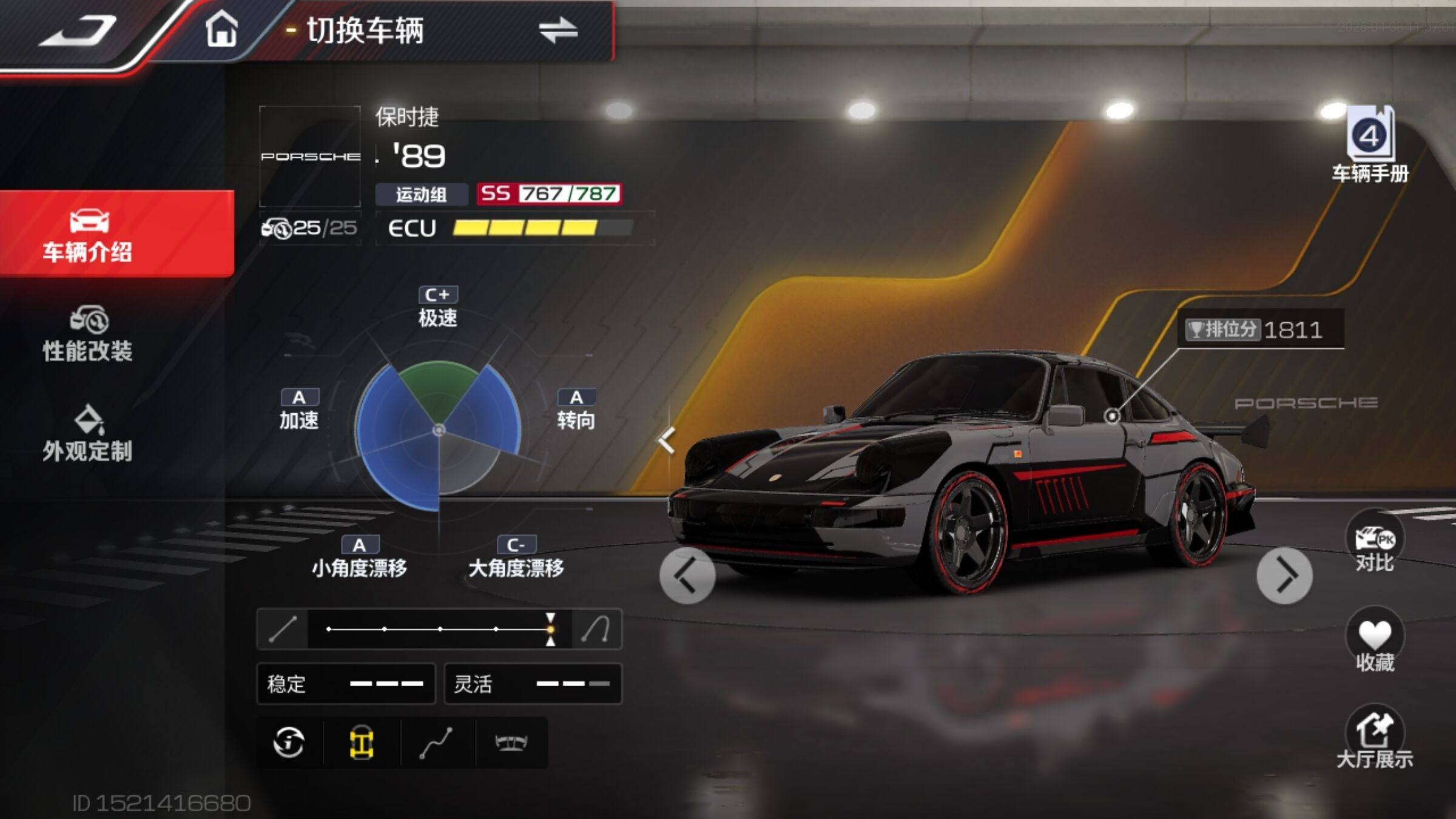Adjust the tuning slider marker
1456x819 pixels.
pyautogui.click(x=550, y=629)
